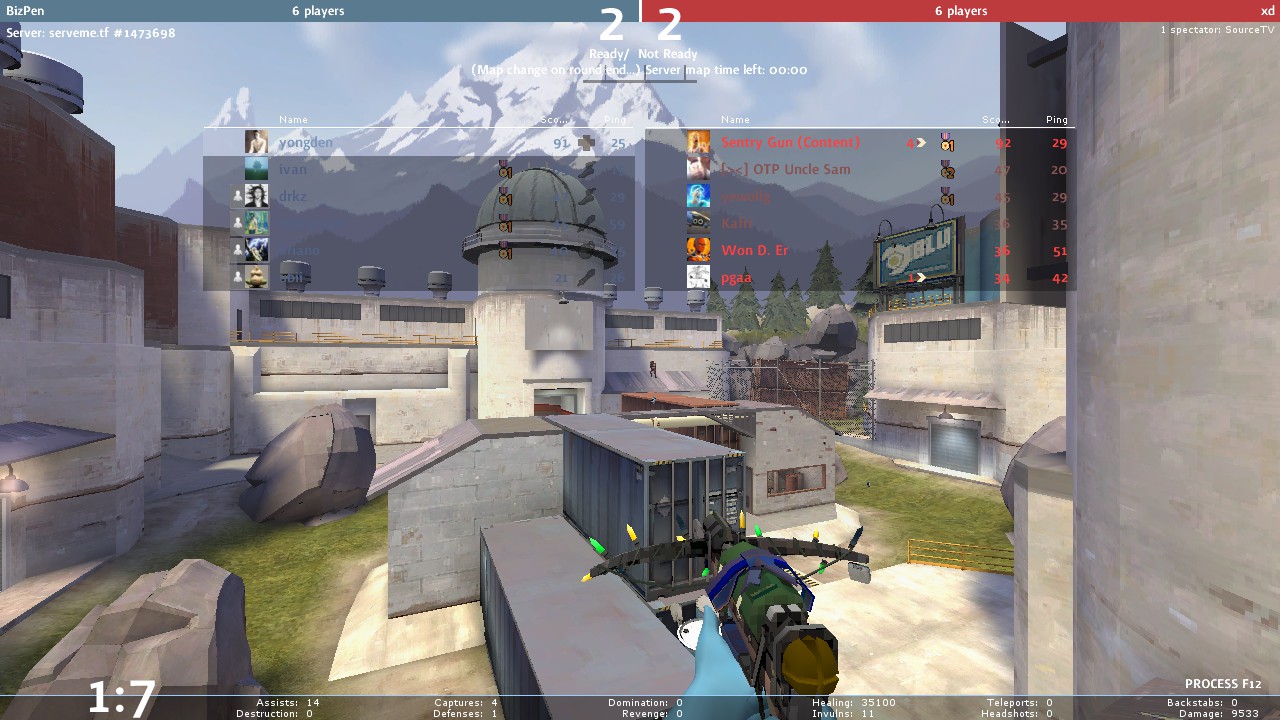Pick the OTP Uncle Sam scoreboard entry
The height and width of the screenshot is (720, 1280).
[x=785, y=170]
